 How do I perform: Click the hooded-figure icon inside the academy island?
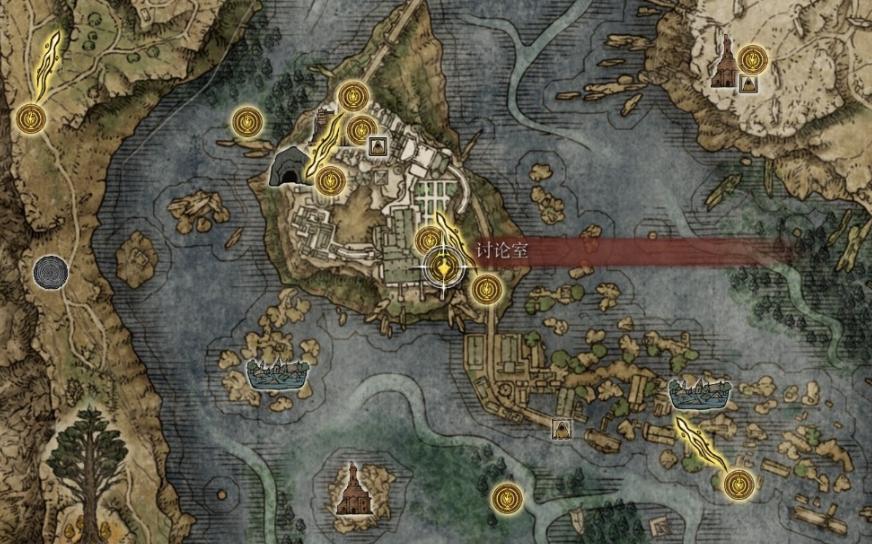tap(379, 146)
